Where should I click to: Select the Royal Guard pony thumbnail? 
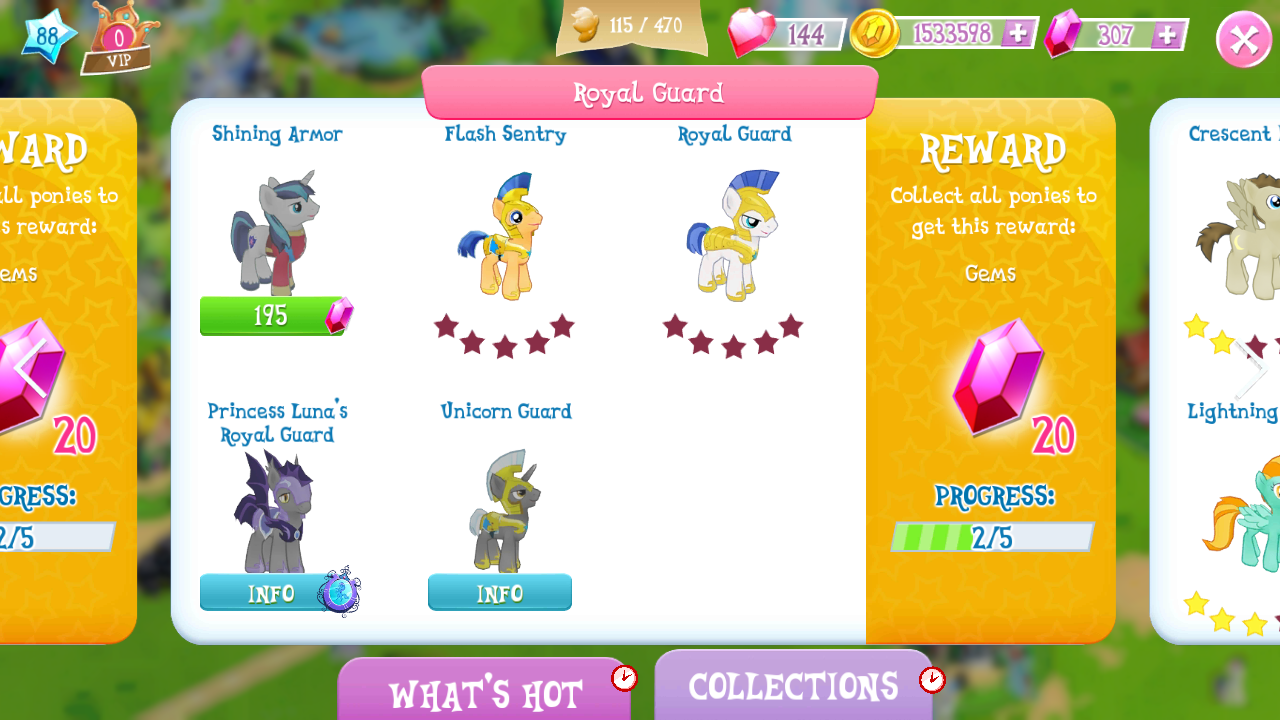[735, 235]
